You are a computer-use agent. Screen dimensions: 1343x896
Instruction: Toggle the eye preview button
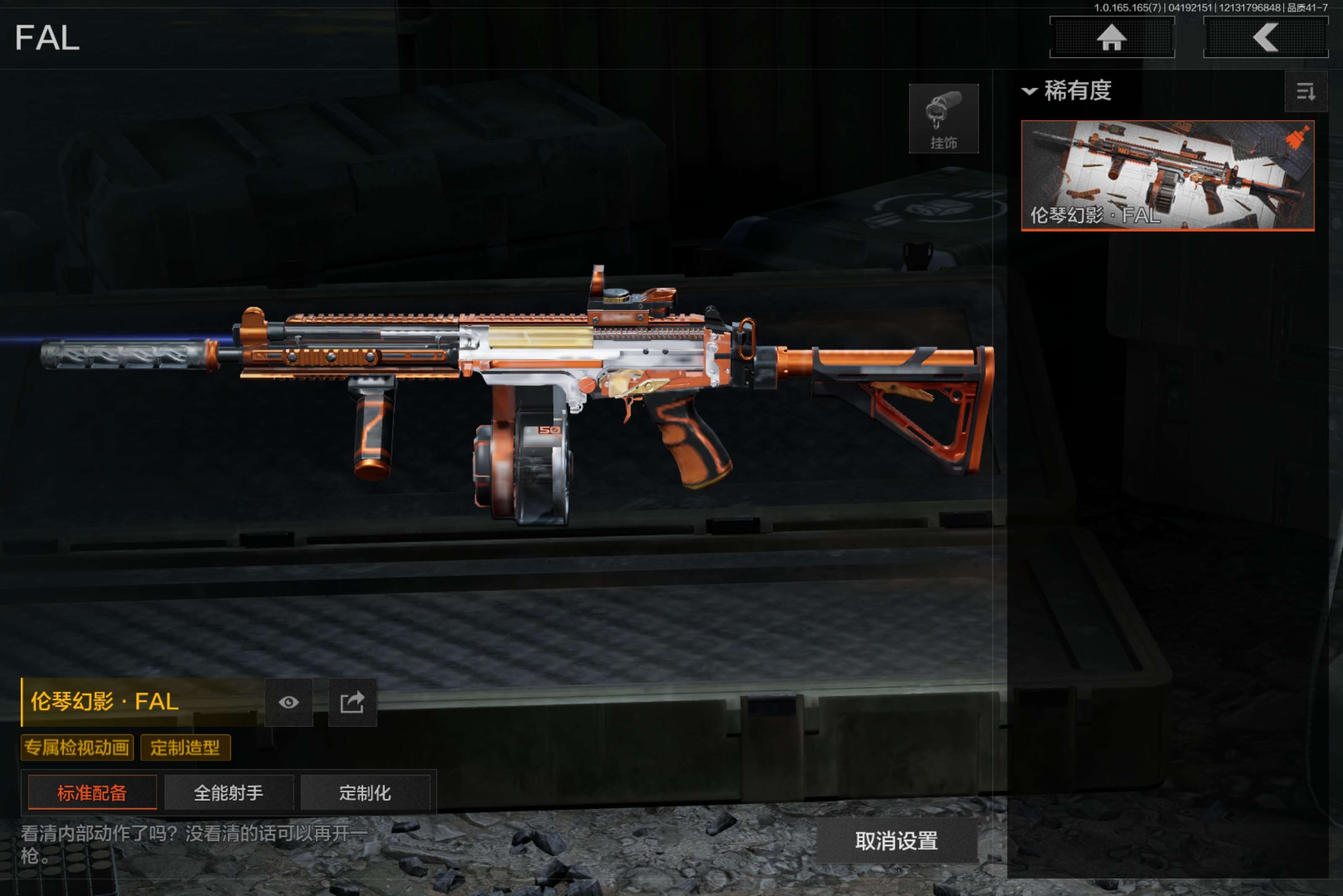coord(289,702)
